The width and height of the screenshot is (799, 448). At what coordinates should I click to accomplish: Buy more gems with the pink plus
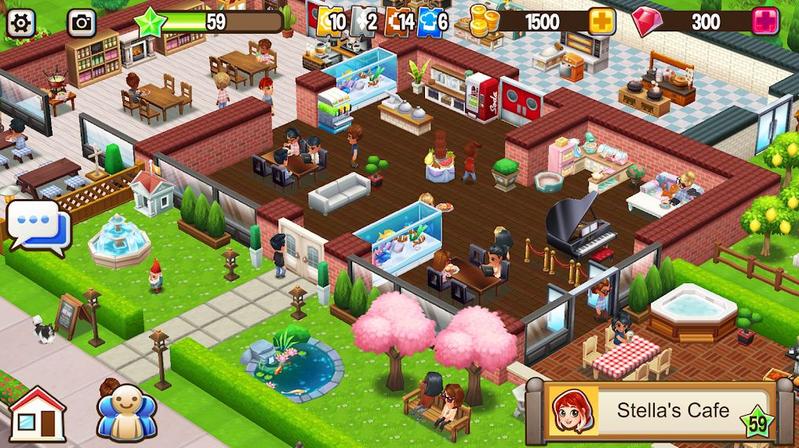766,21
